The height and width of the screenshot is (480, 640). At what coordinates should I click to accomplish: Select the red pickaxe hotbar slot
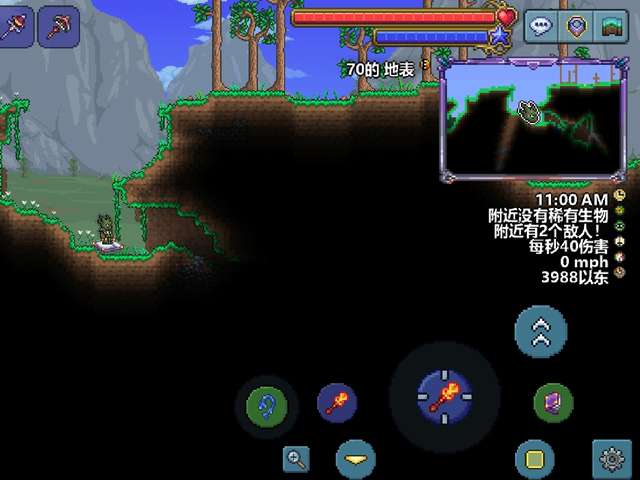(59, 26)
